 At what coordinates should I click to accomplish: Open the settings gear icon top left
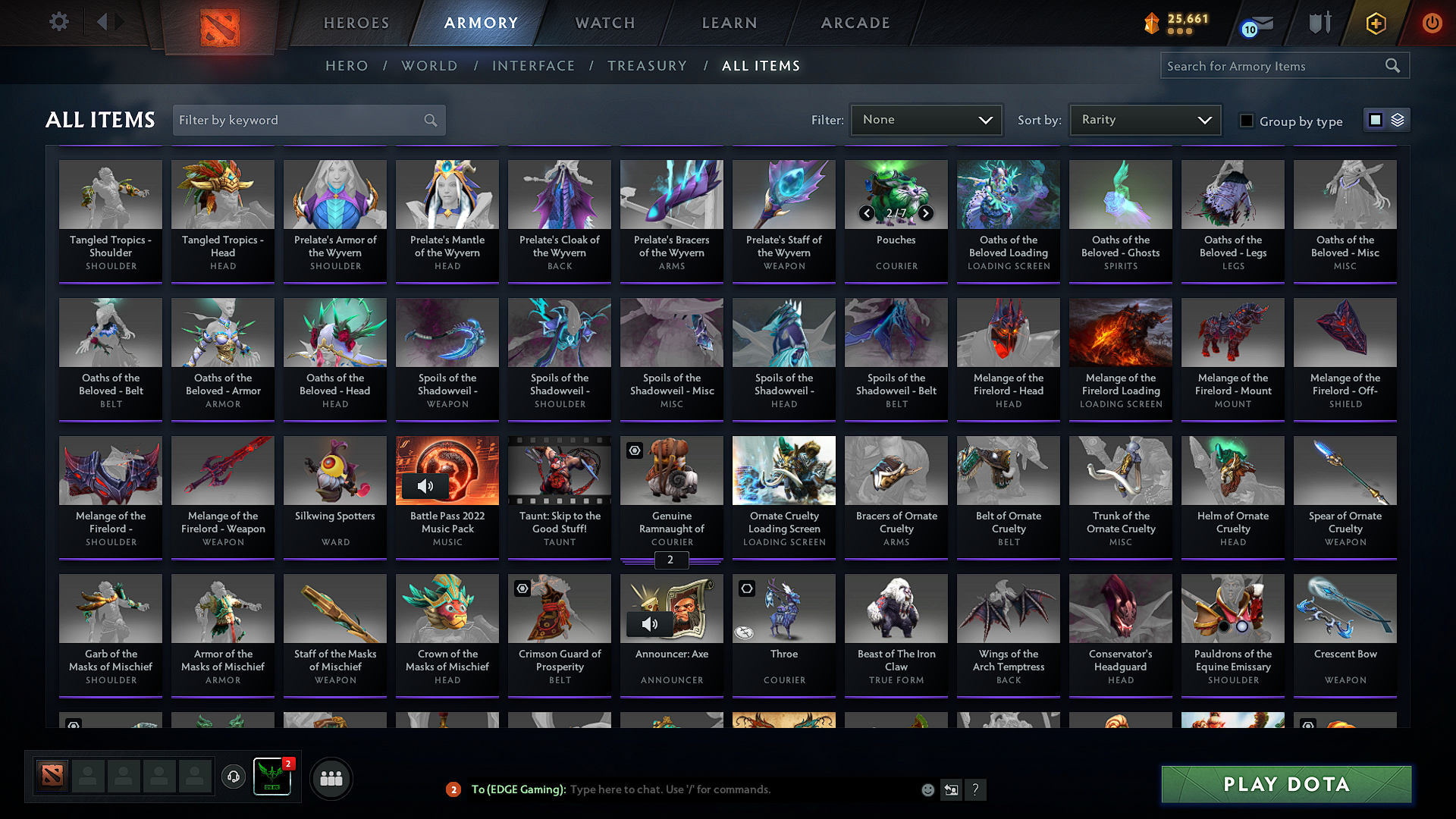click(x=58, y=21)
